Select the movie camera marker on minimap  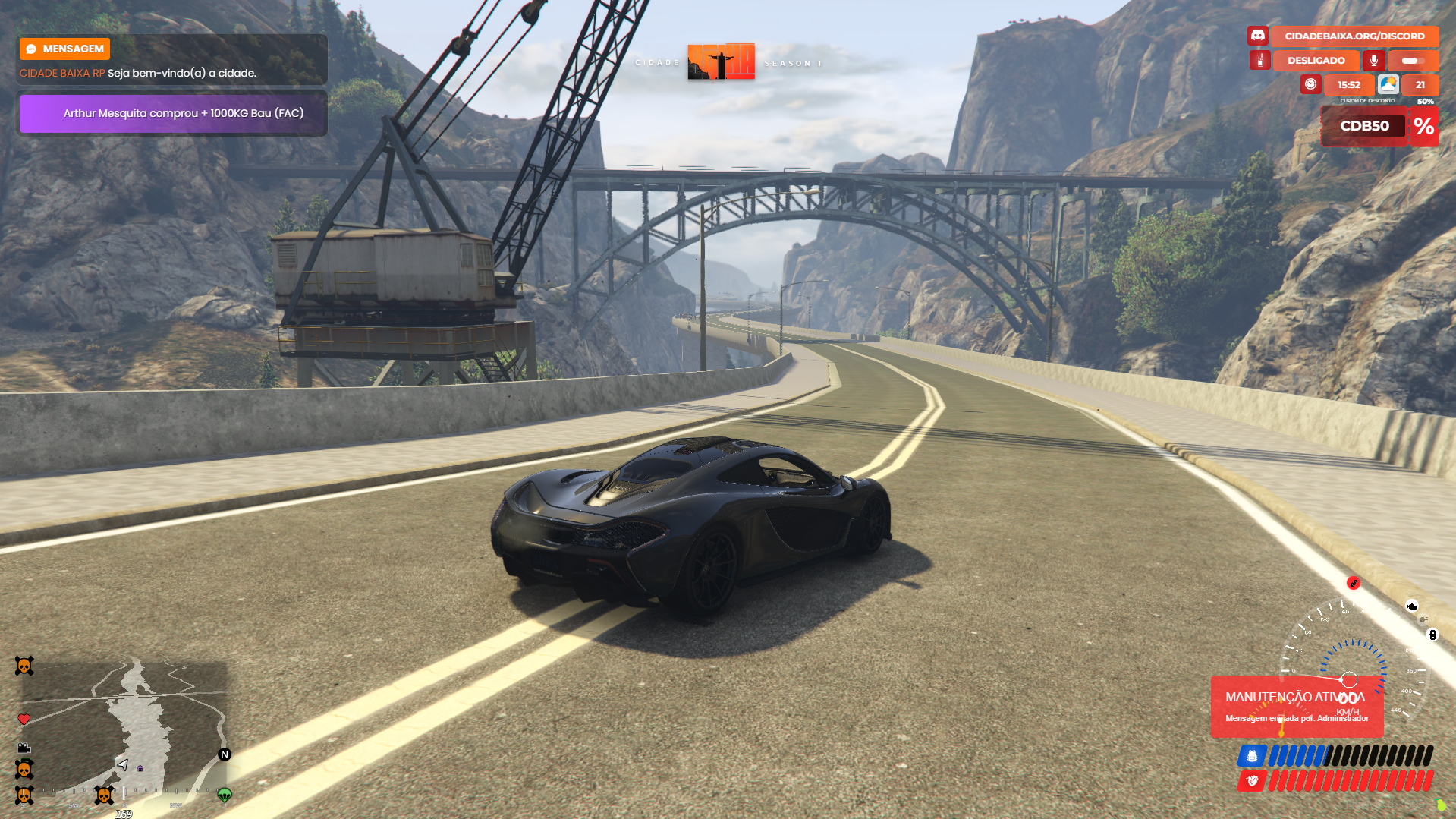24,748
